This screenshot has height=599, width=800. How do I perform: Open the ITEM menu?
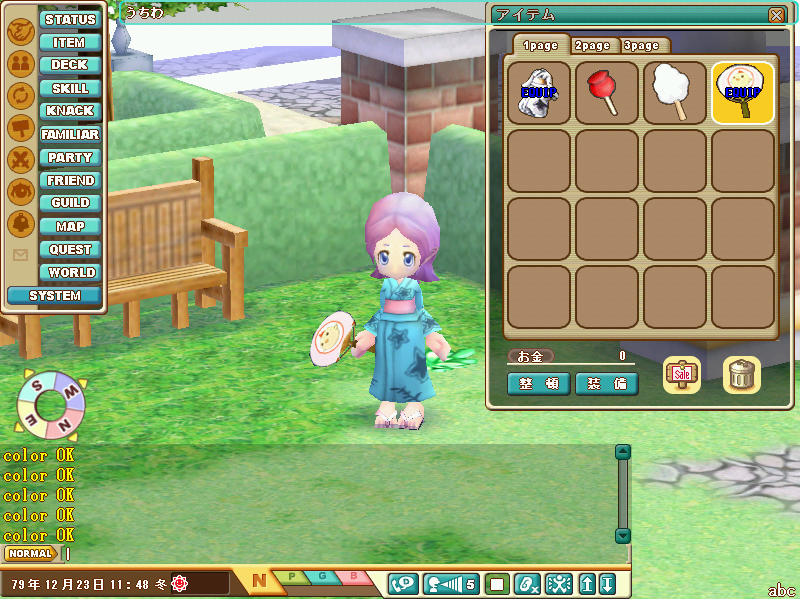click(70, 42)
